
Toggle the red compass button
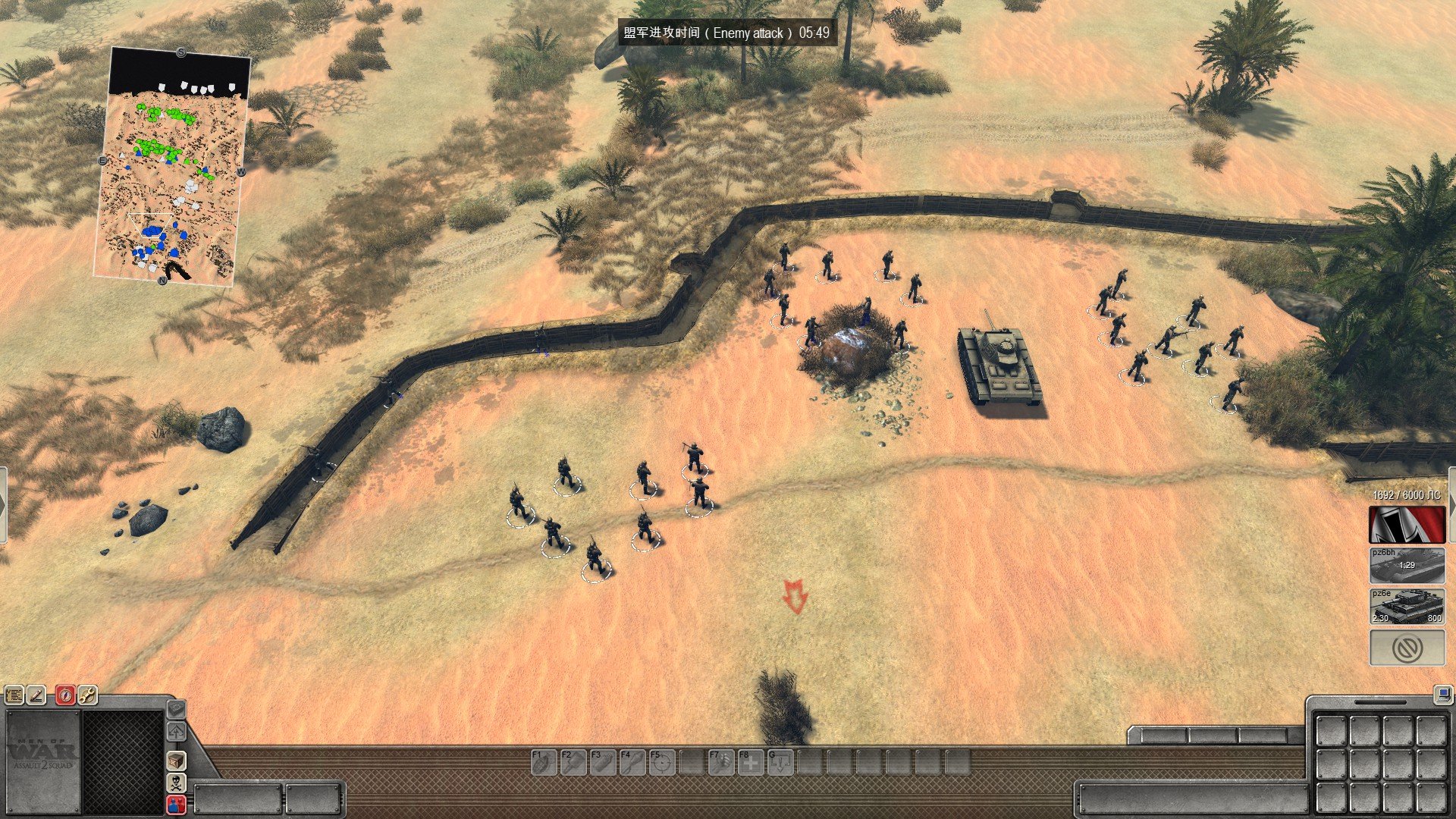(65, 694)
